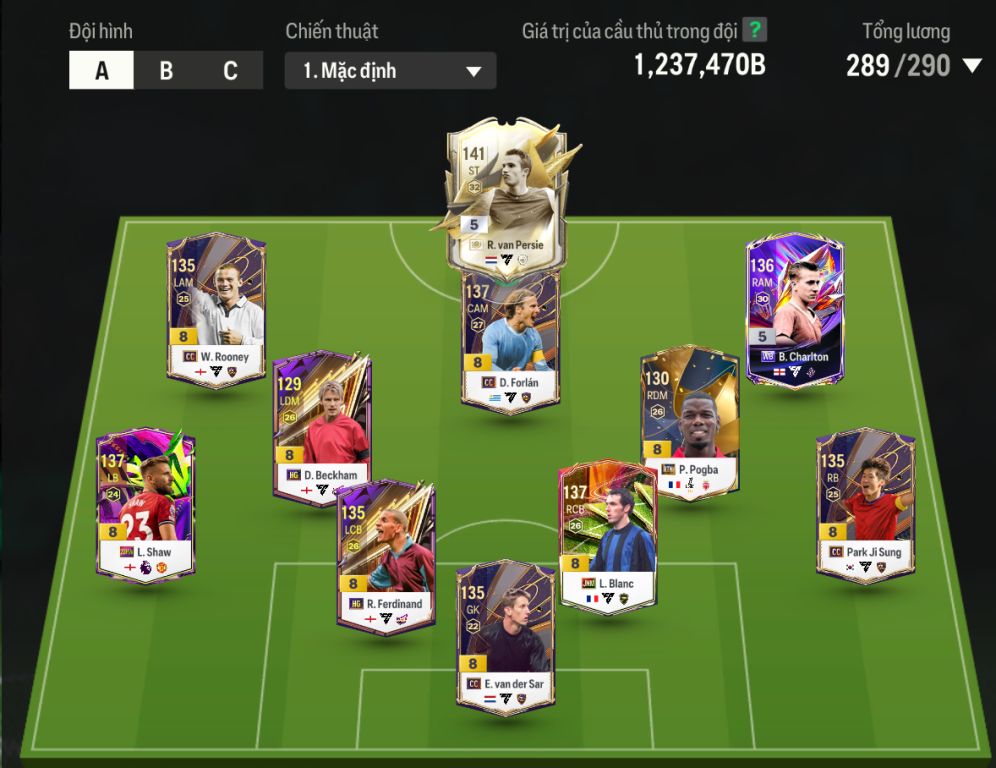Open squad tab C
The image size is (996, 768).
point(230,71)
